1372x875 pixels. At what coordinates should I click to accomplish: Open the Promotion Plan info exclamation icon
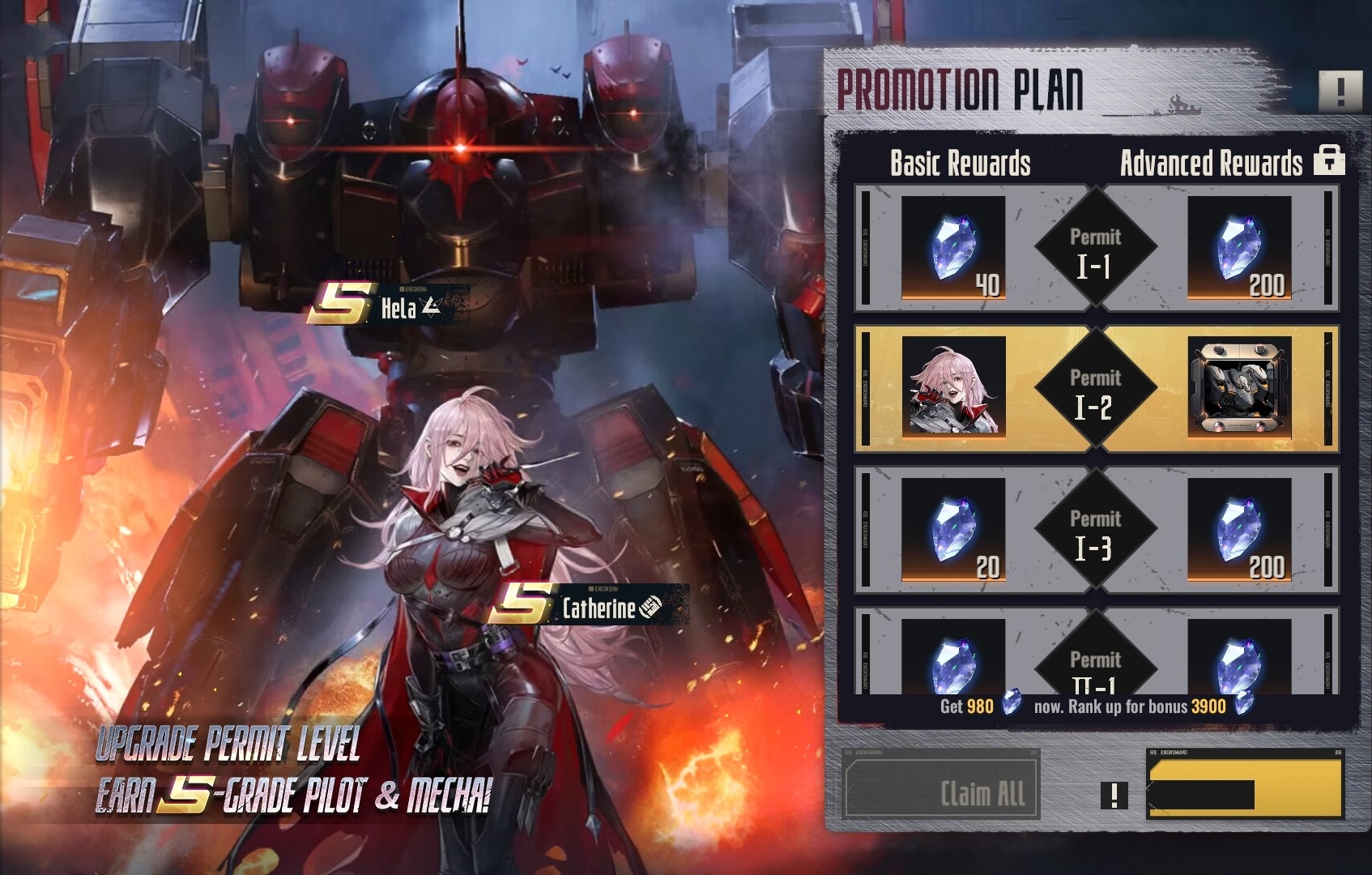tap(1340, 91)
